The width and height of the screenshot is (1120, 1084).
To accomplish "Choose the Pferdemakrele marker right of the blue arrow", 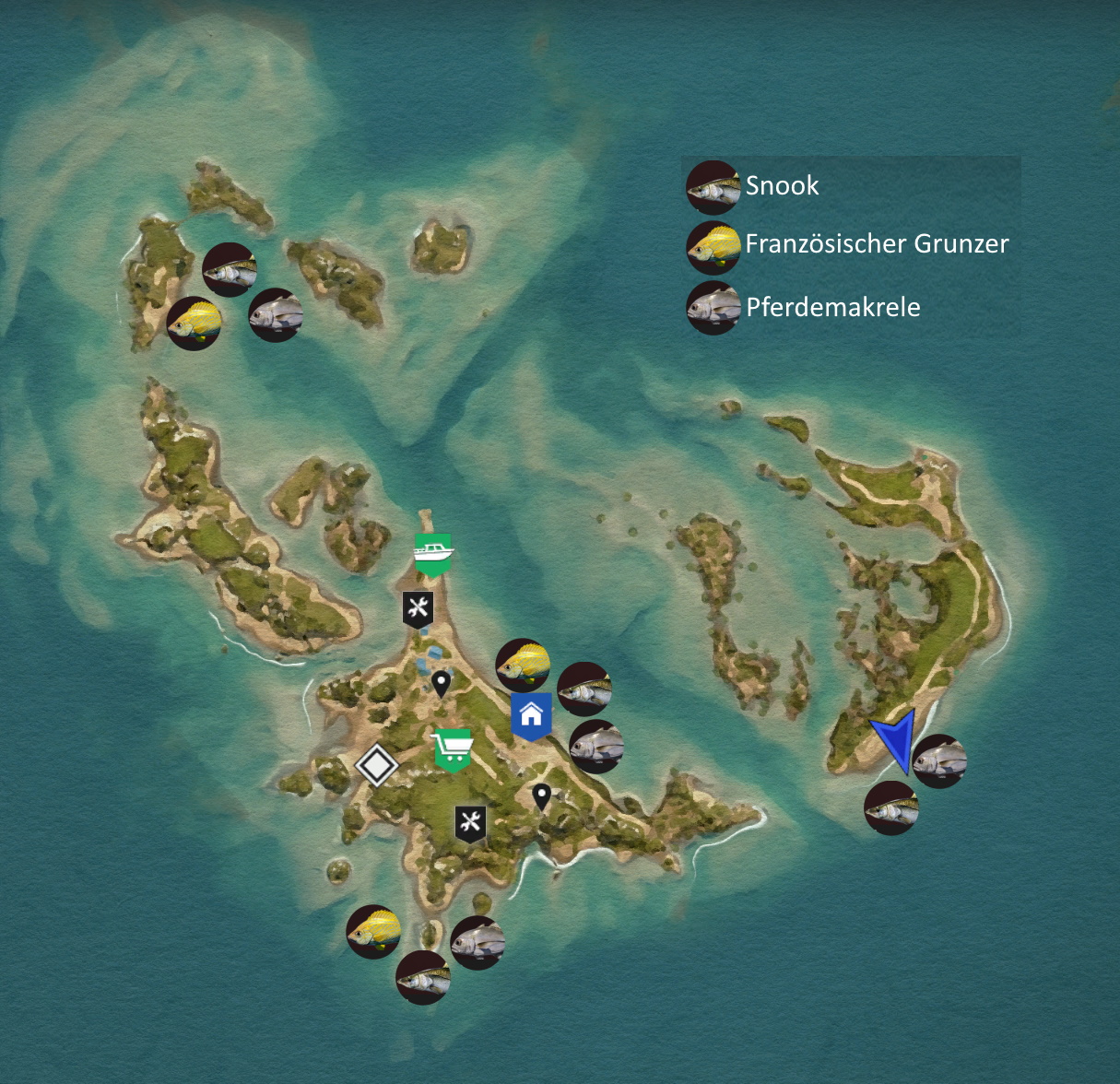I will [939, 760].
